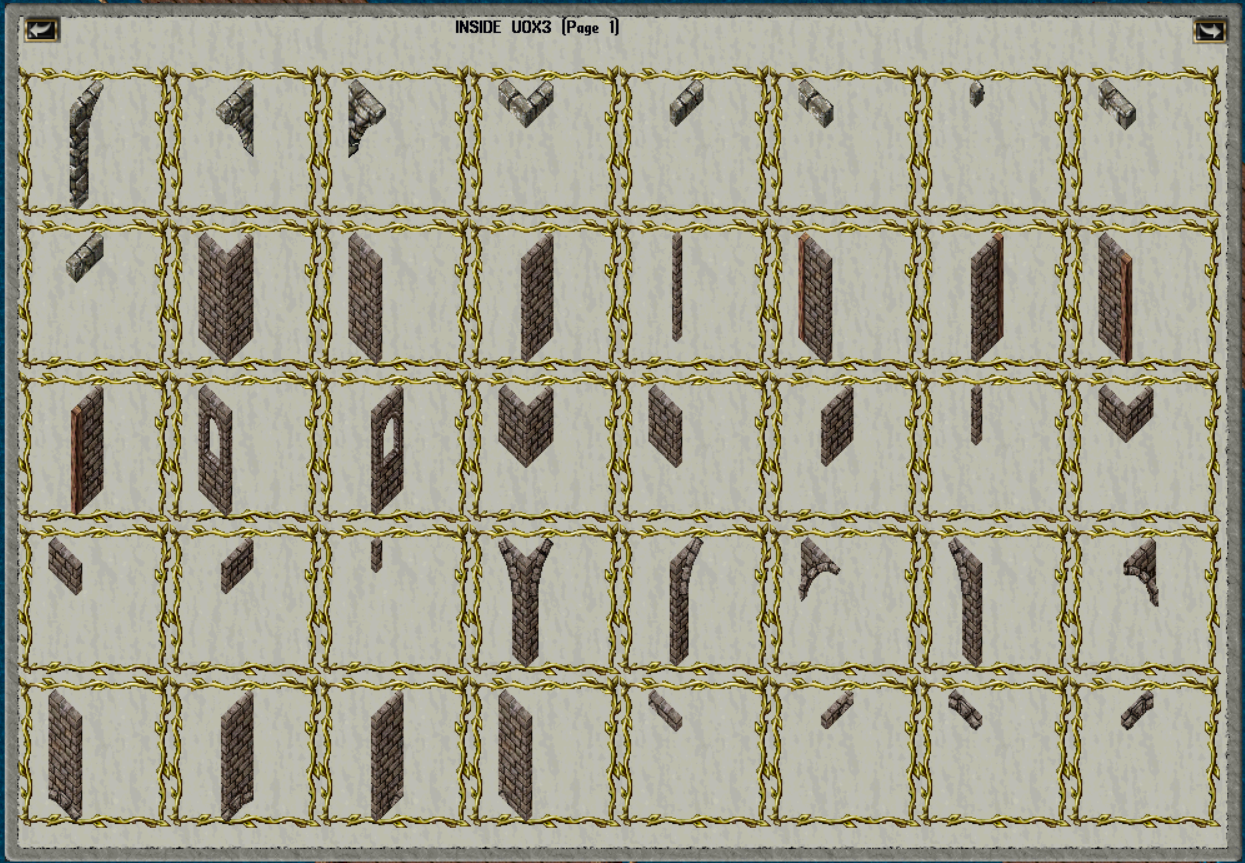
Task: Go to the next page with the right arrow
Action: pyautogui.click(x=1209, y=30)
